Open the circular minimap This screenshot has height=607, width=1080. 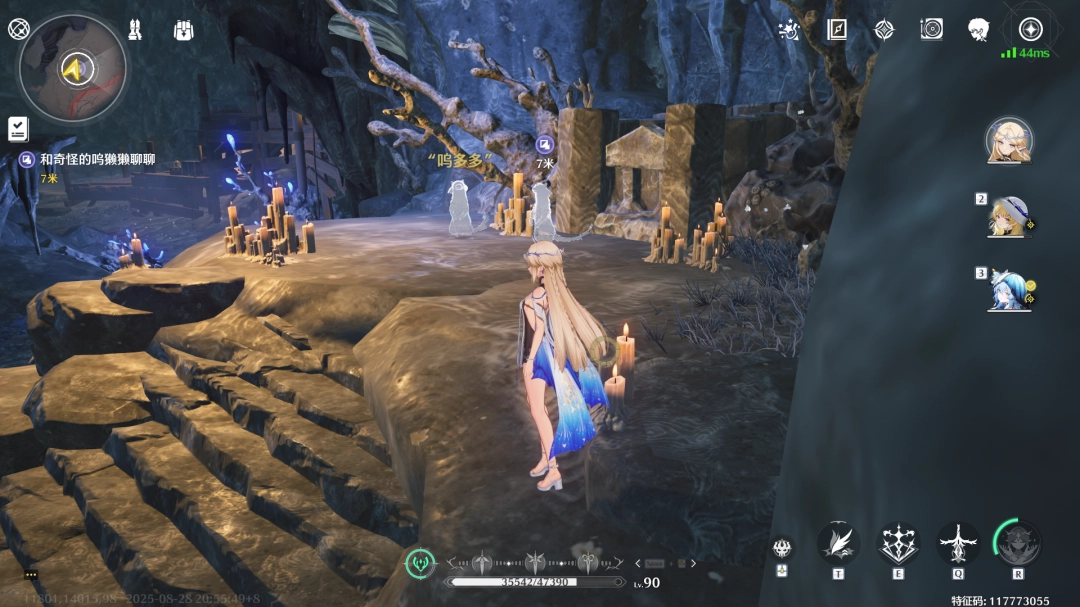(x=72, y=68)
